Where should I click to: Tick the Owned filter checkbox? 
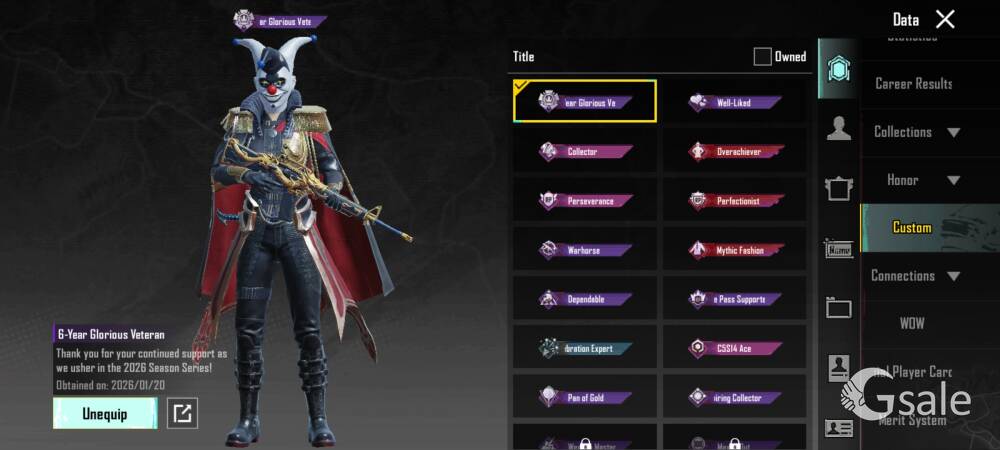[763, 57]
